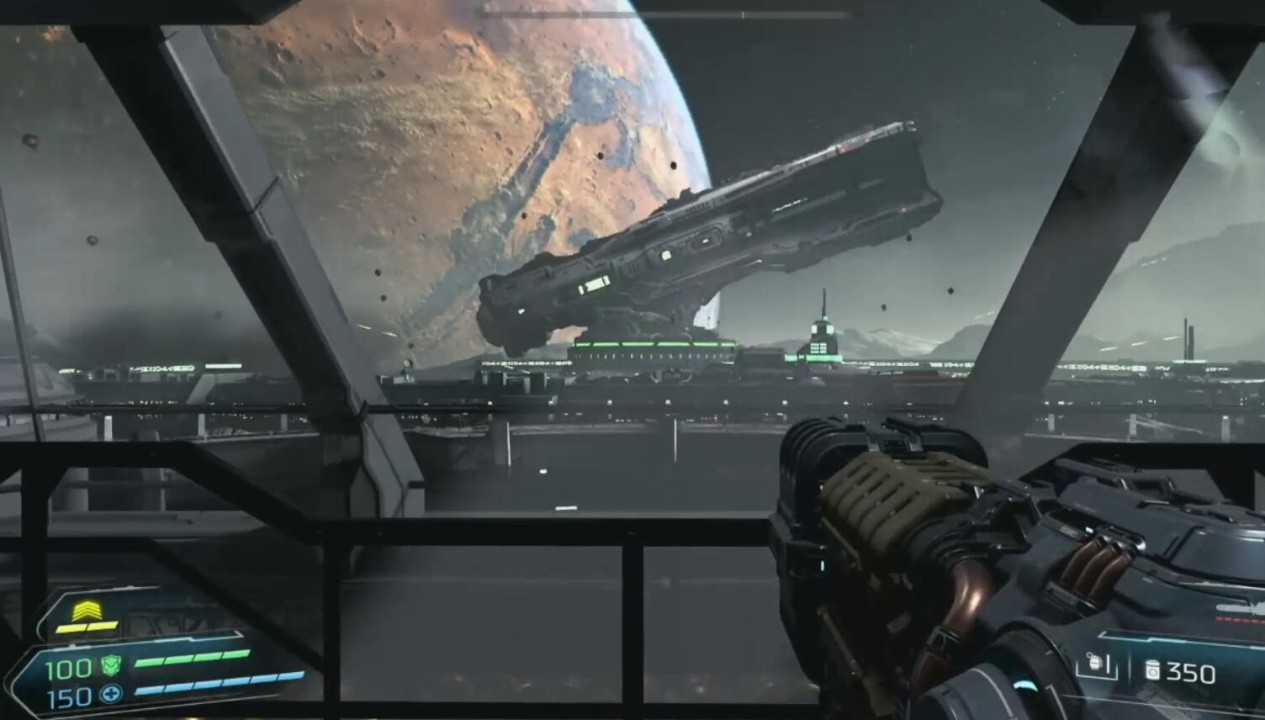The image size is (1265, 720).
Task: Select the green armor shield icon
Action: (110, 665)
